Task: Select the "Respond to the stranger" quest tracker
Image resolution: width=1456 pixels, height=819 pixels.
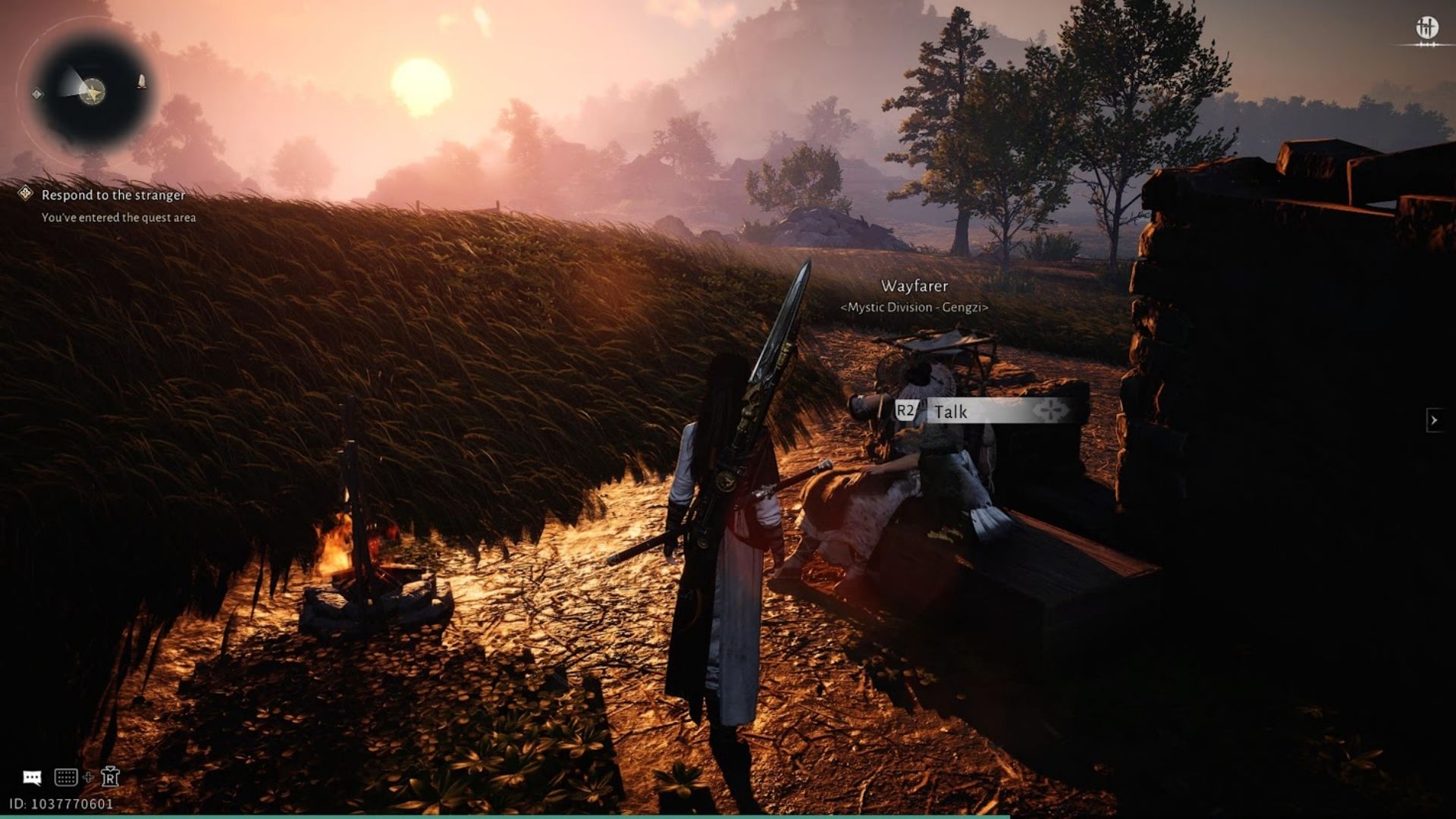Action: (x=113, y=195)
